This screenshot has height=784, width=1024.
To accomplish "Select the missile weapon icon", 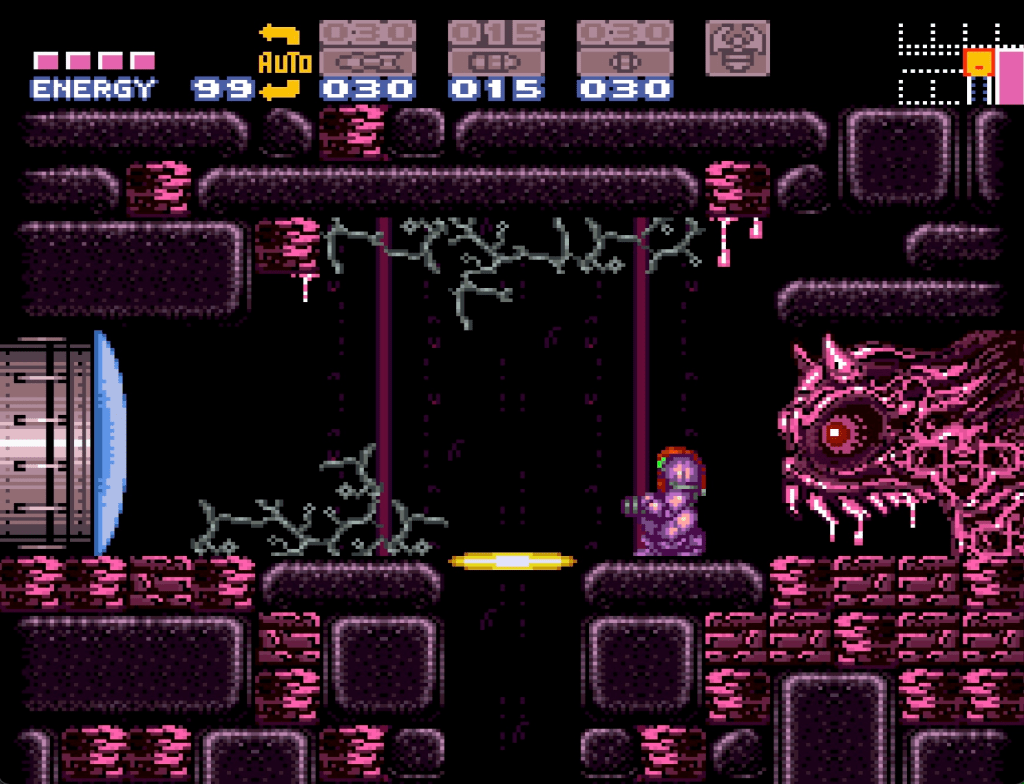I will [x=367, y=47].
